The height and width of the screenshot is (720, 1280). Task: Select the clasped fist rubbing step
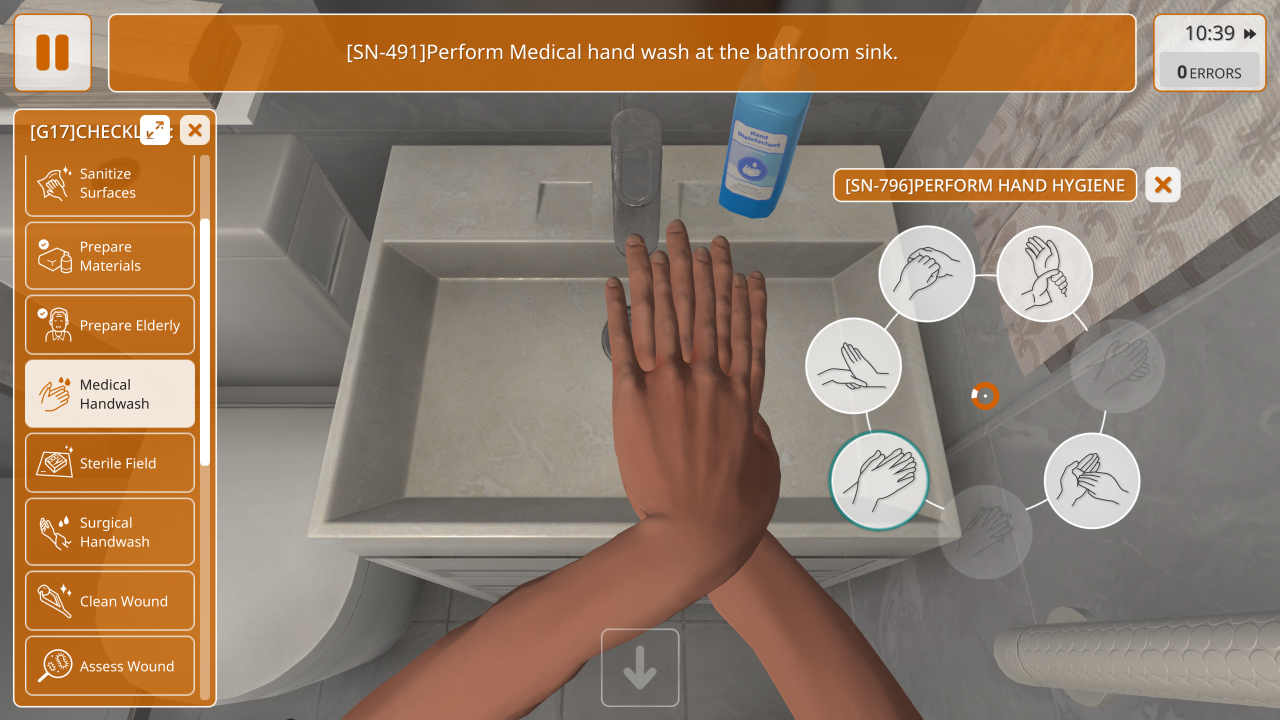[927, 274]
